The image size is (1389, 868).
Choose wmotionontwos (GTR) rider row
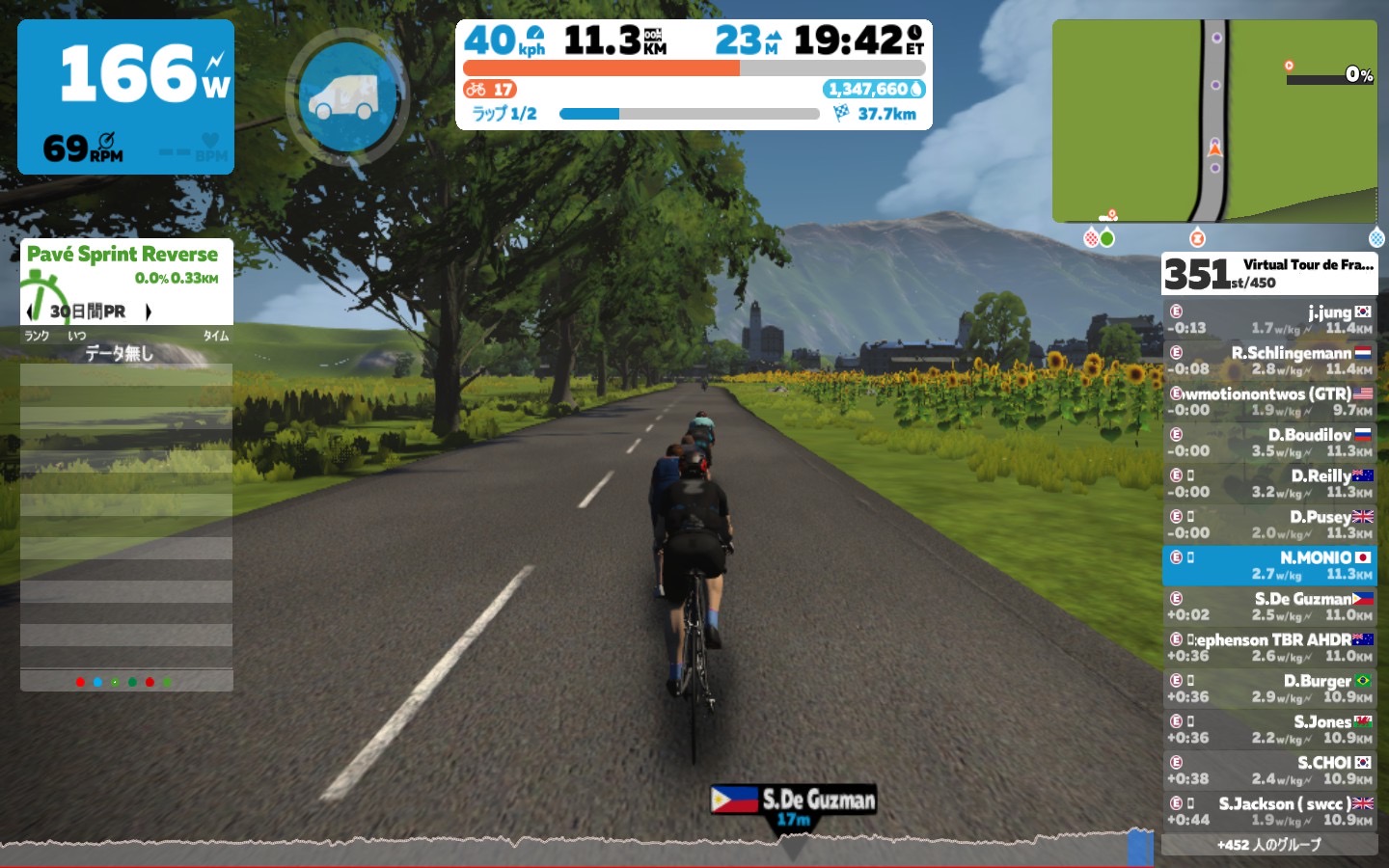tap(1268, 401)
